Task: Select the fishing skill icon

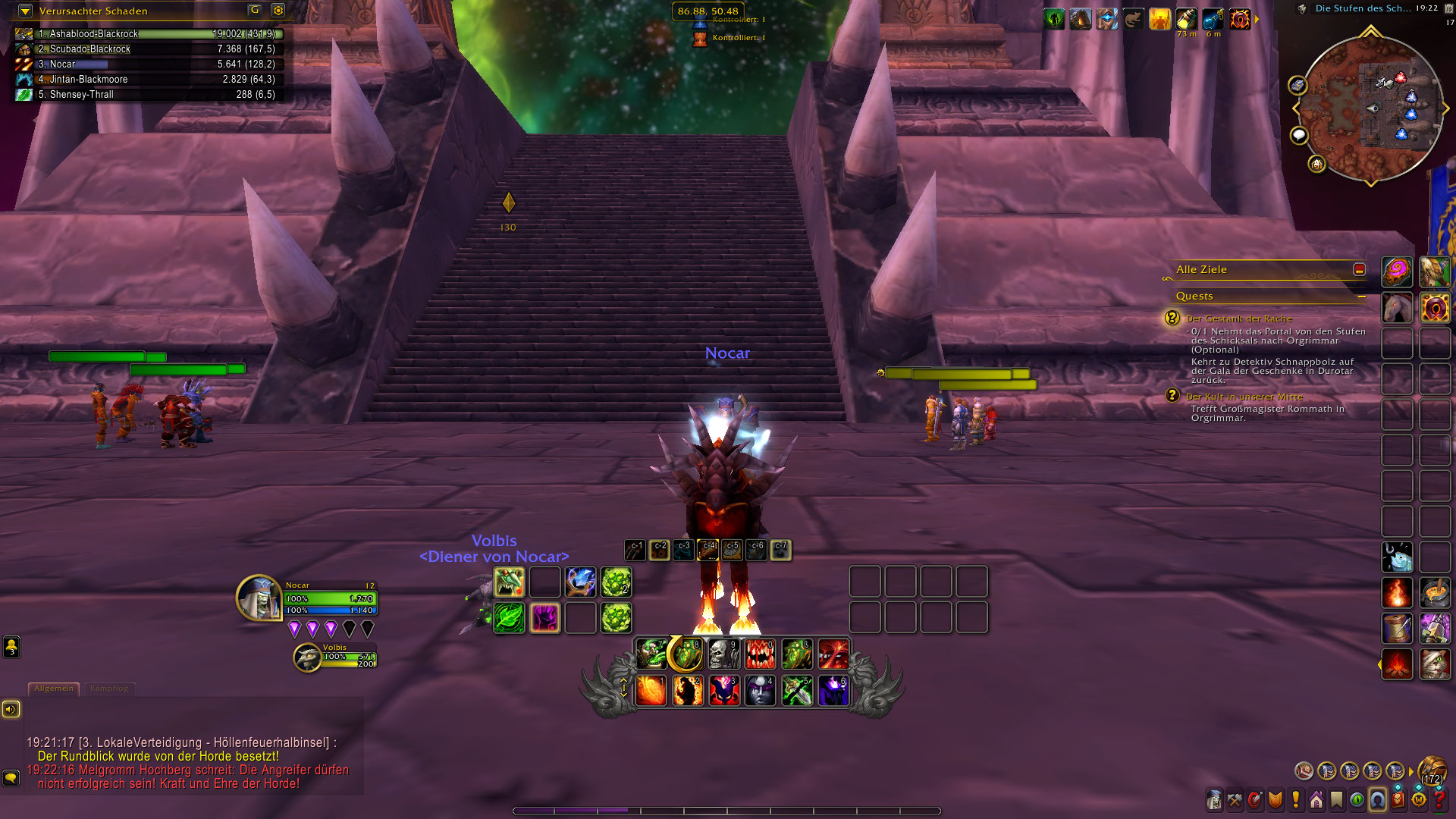Action: coord(1397,557)
